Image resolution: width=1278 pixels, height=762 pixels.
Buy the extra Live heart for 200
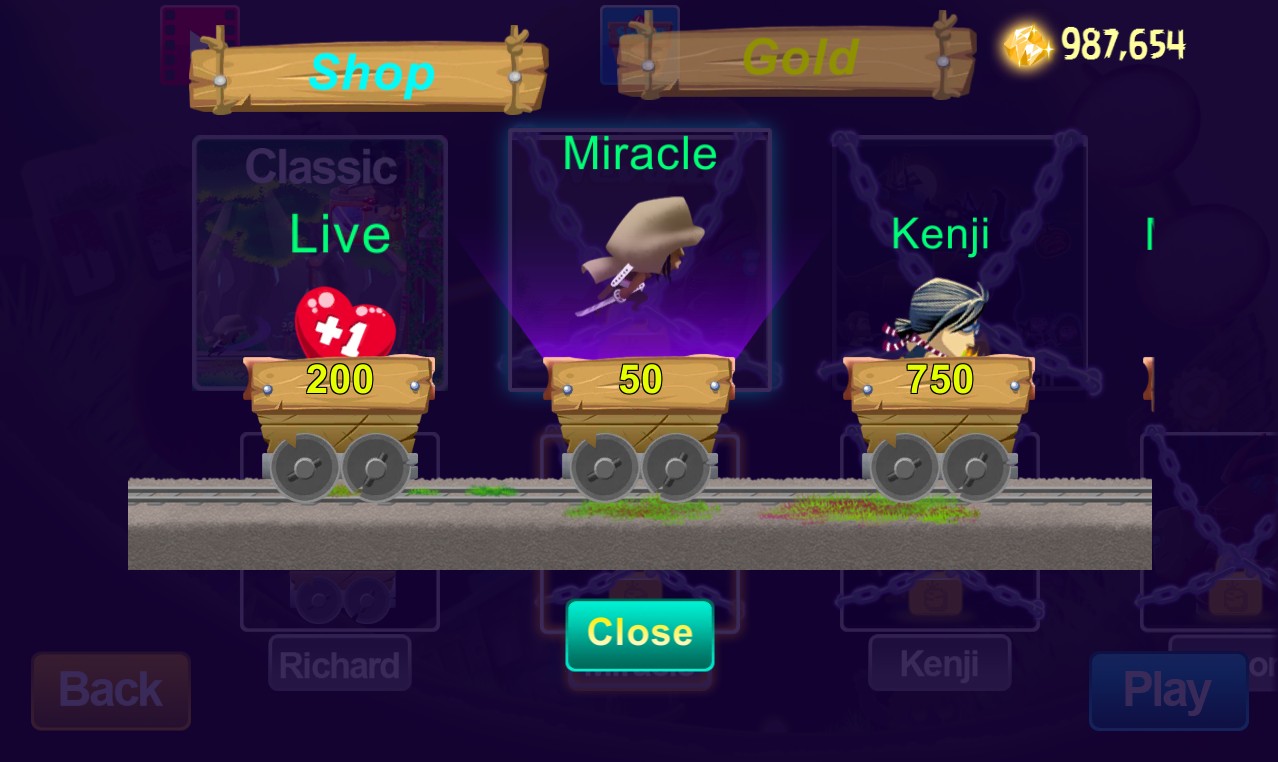340,381
